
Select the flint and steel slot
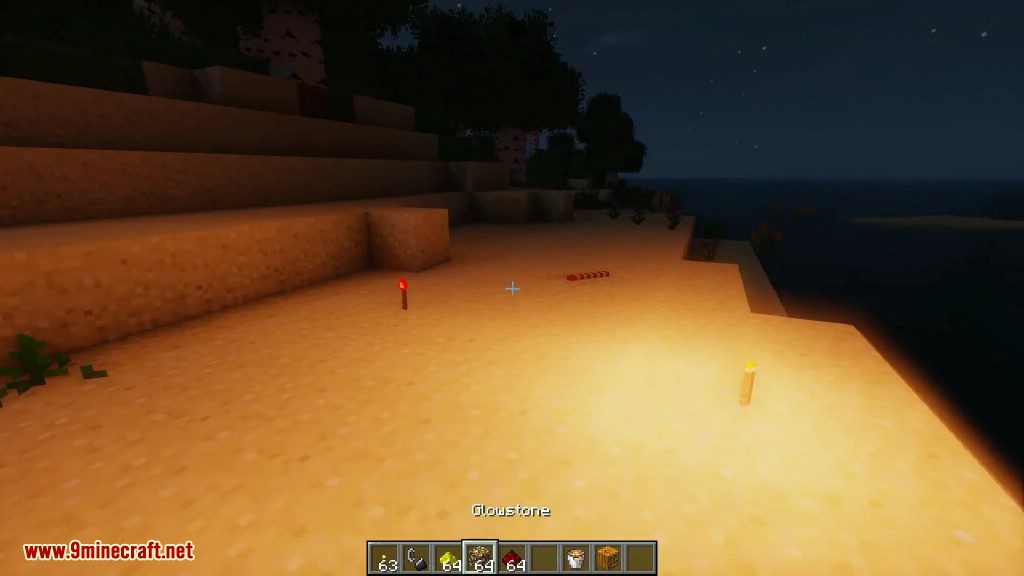[417, 558]
